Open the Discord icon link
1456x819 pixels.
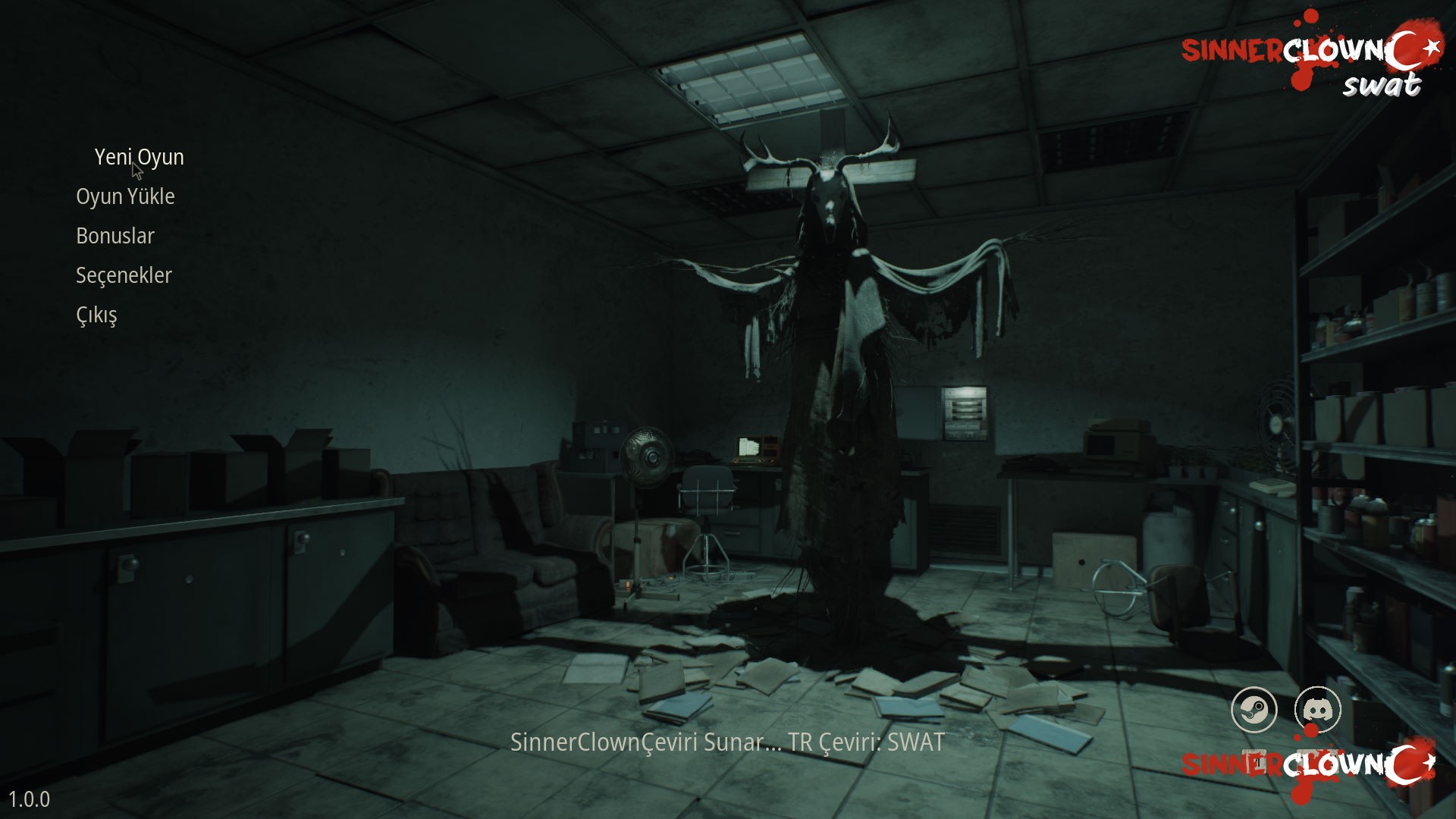coord(1318,710)
